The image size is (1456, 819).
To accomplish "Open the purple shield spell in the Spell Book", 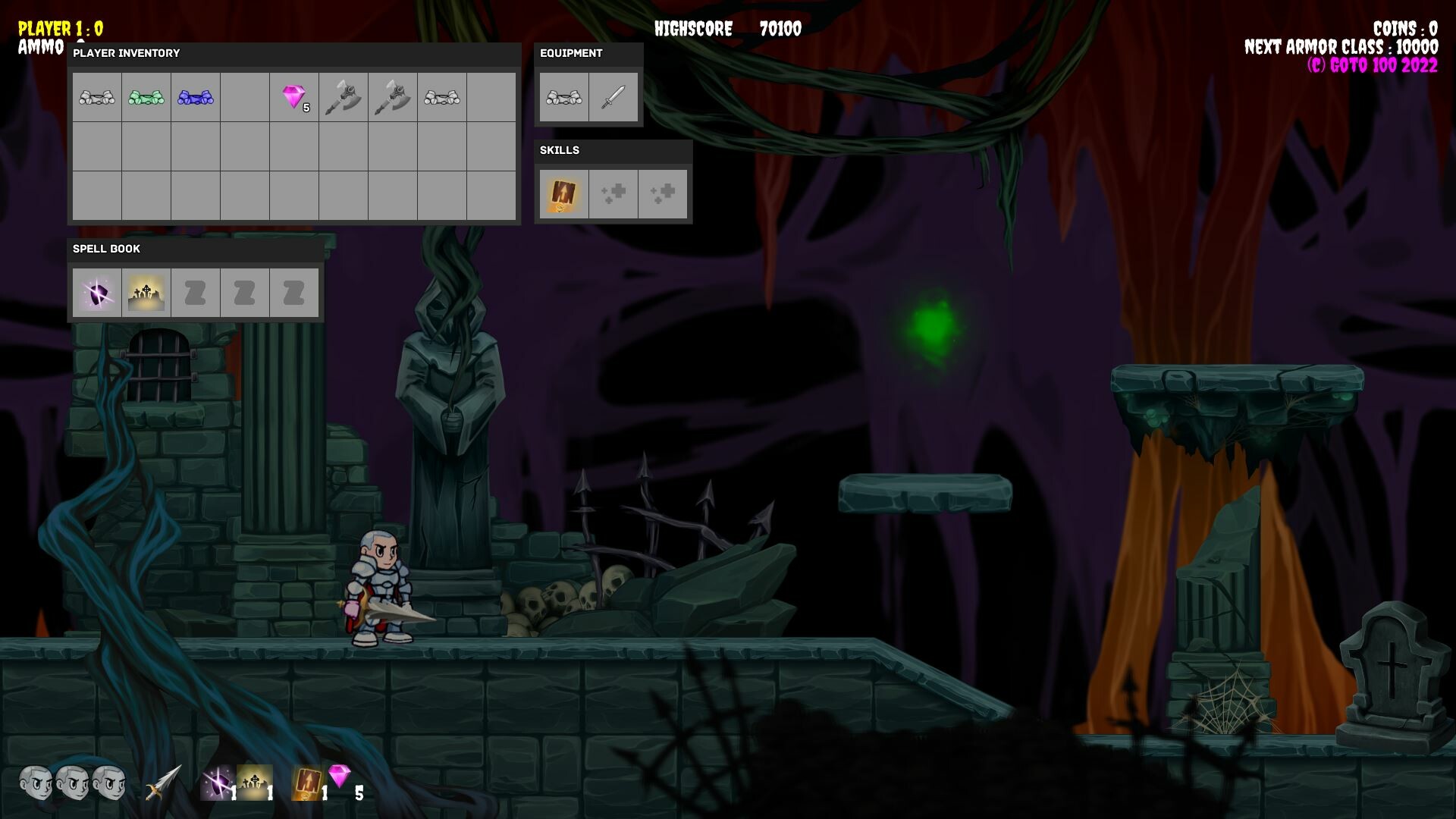I will point(98,293).
